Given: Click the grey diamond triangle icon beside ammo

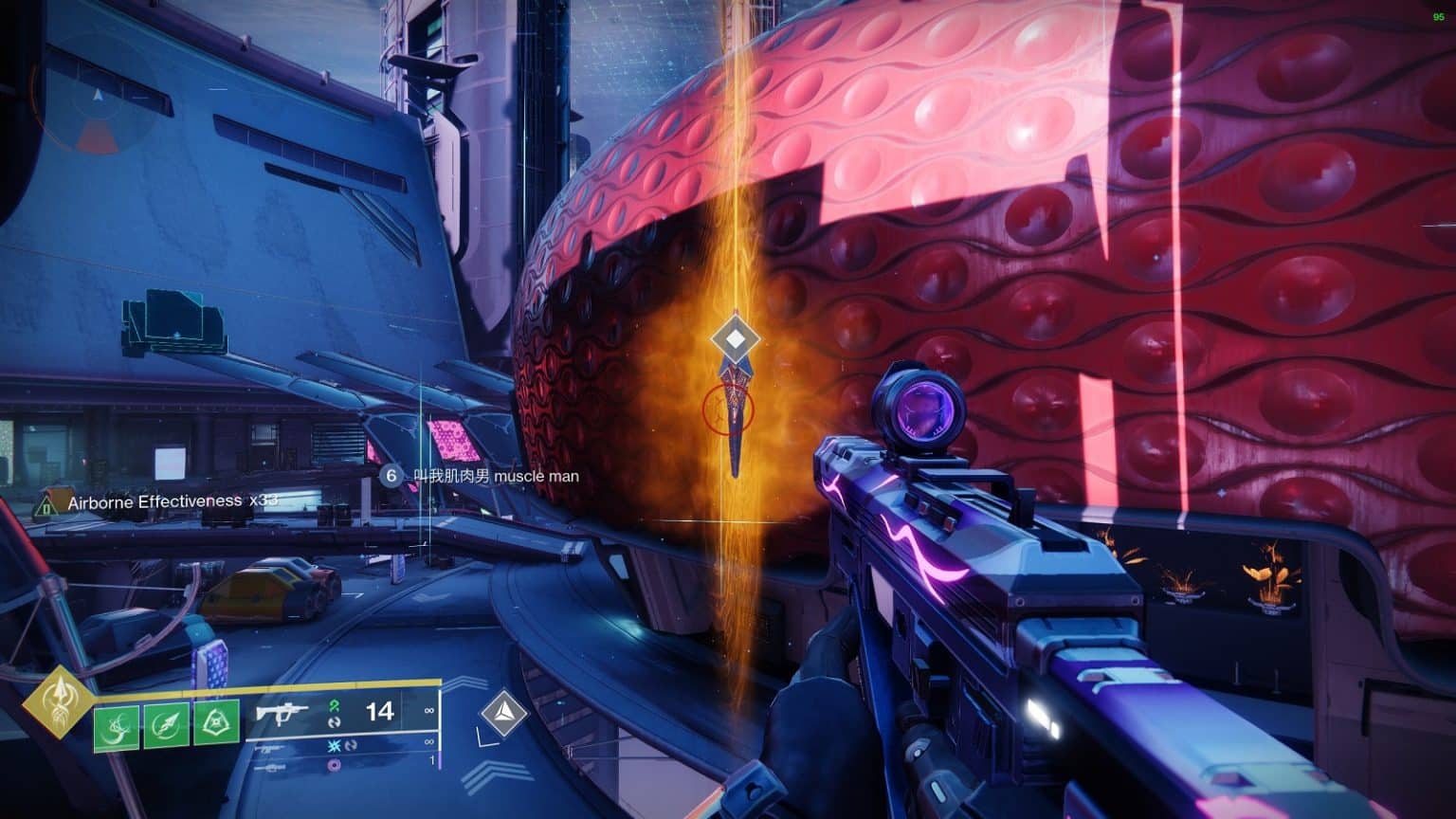Looking at the screenshot, I should click(502, 713).
